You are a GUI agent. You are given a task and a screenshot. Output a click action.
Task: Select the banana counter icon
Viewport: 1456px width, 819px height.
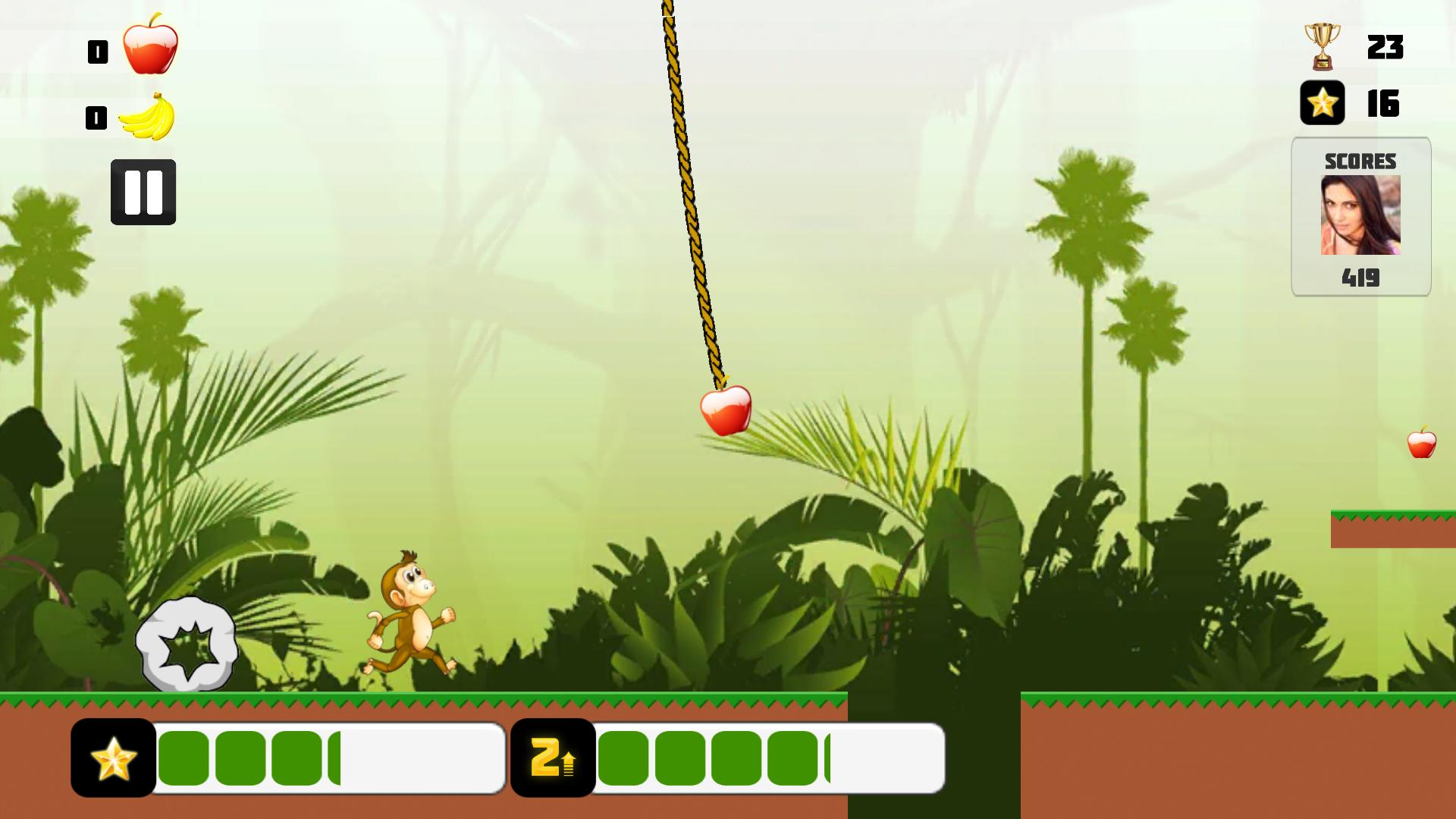click(152, 115)
